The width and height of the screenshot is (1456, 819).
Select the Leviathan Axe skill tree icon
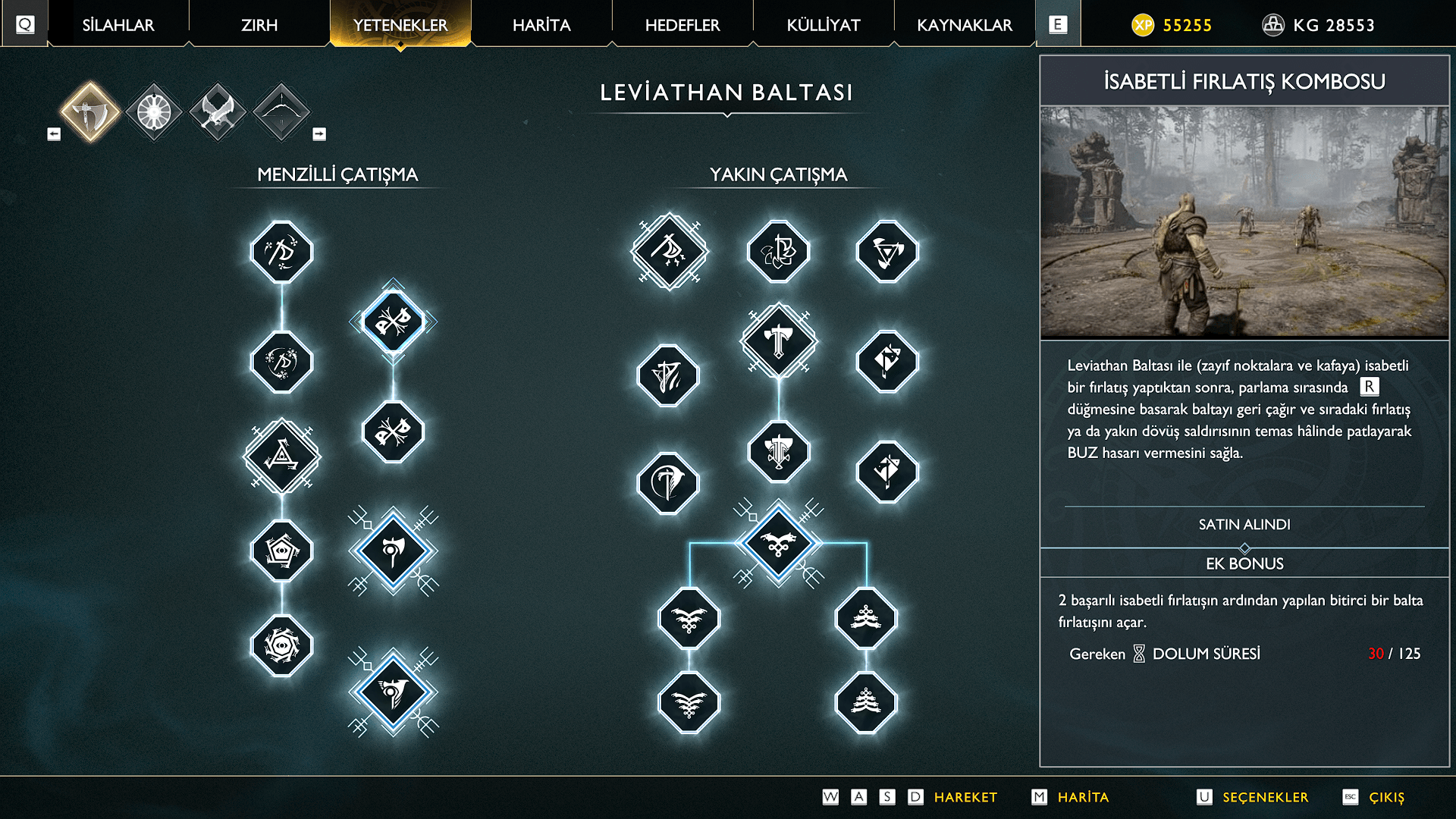click(90, 112)
